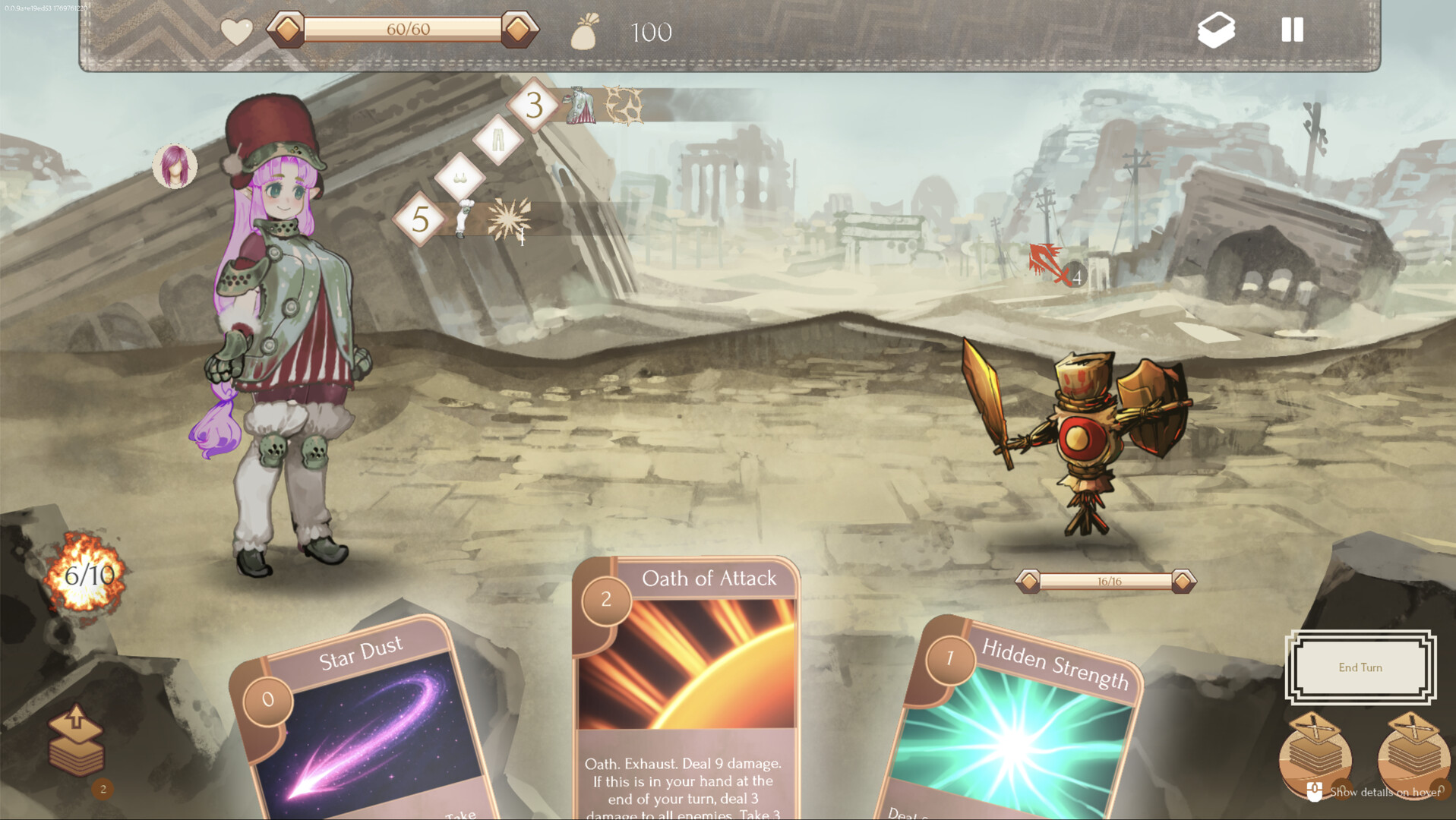
Task: Pause the game with the pause button
Action: [1291, 30]
